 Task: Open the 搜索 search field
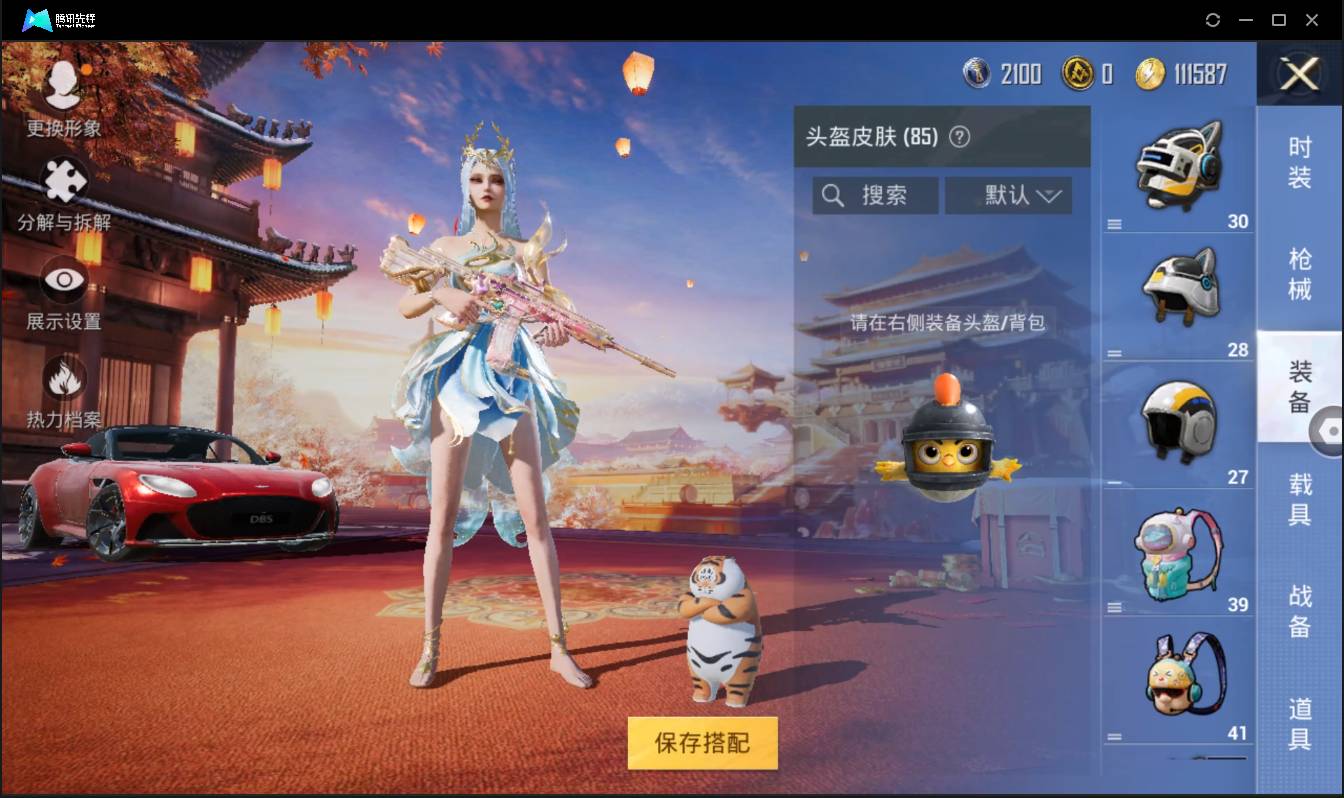pos(875,195)
